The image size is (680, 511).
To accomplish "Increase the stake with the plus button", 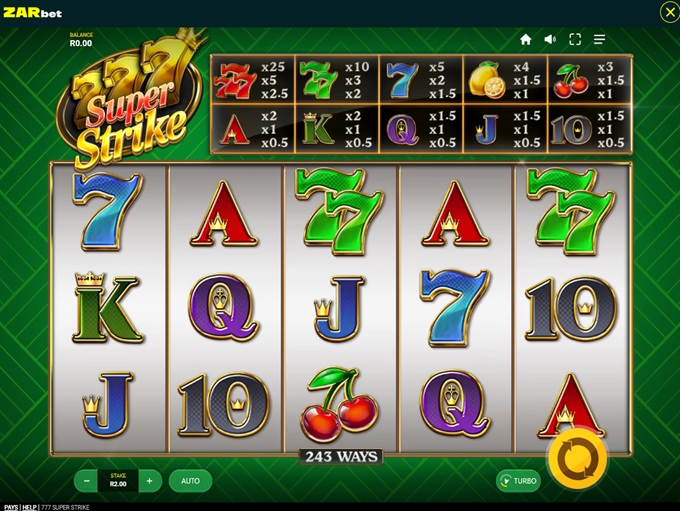I will tap(149, 481).
